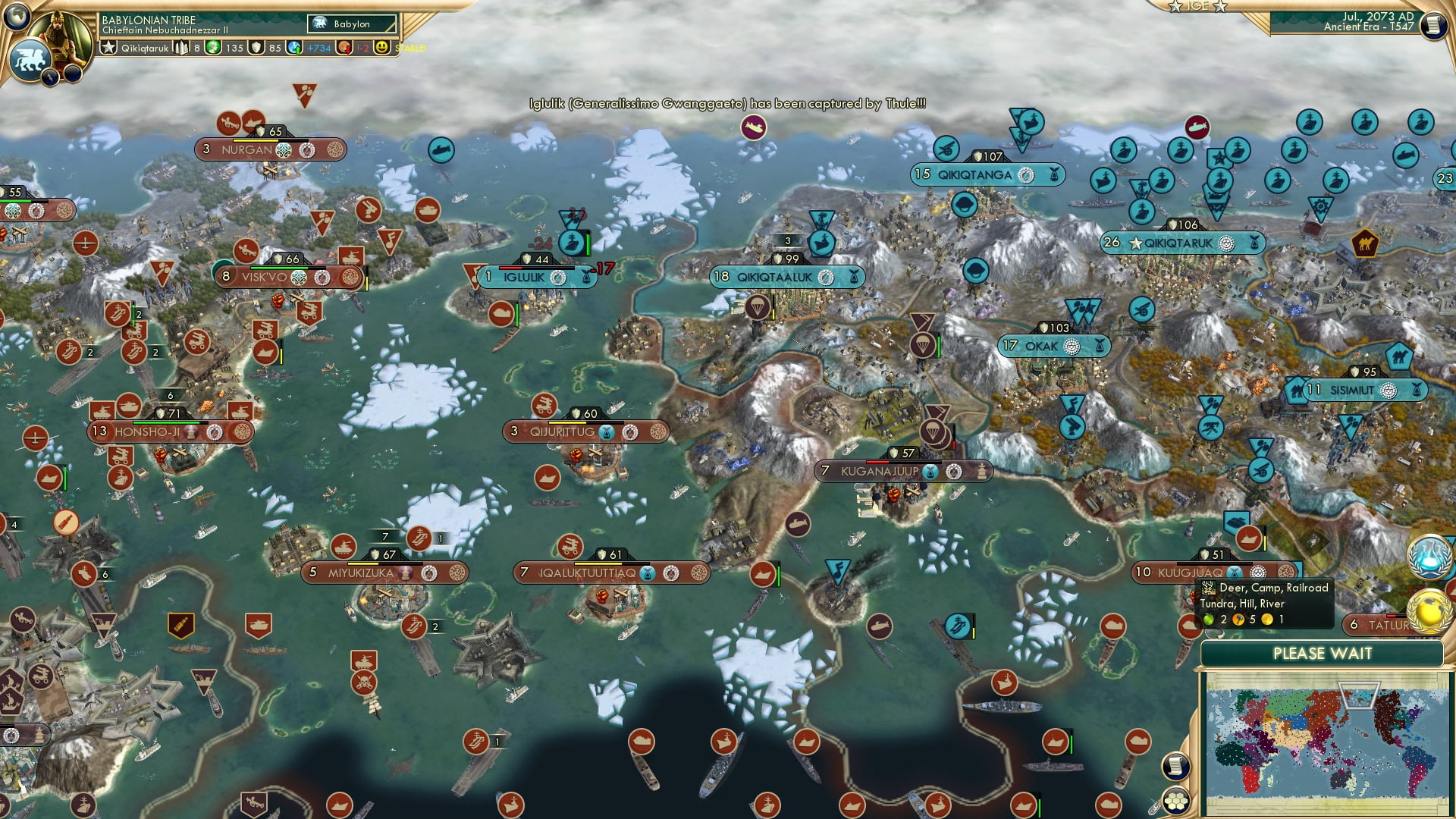Click the winged lion civilization emblem top-left
1456x819 pixels.
click(31, 60)
